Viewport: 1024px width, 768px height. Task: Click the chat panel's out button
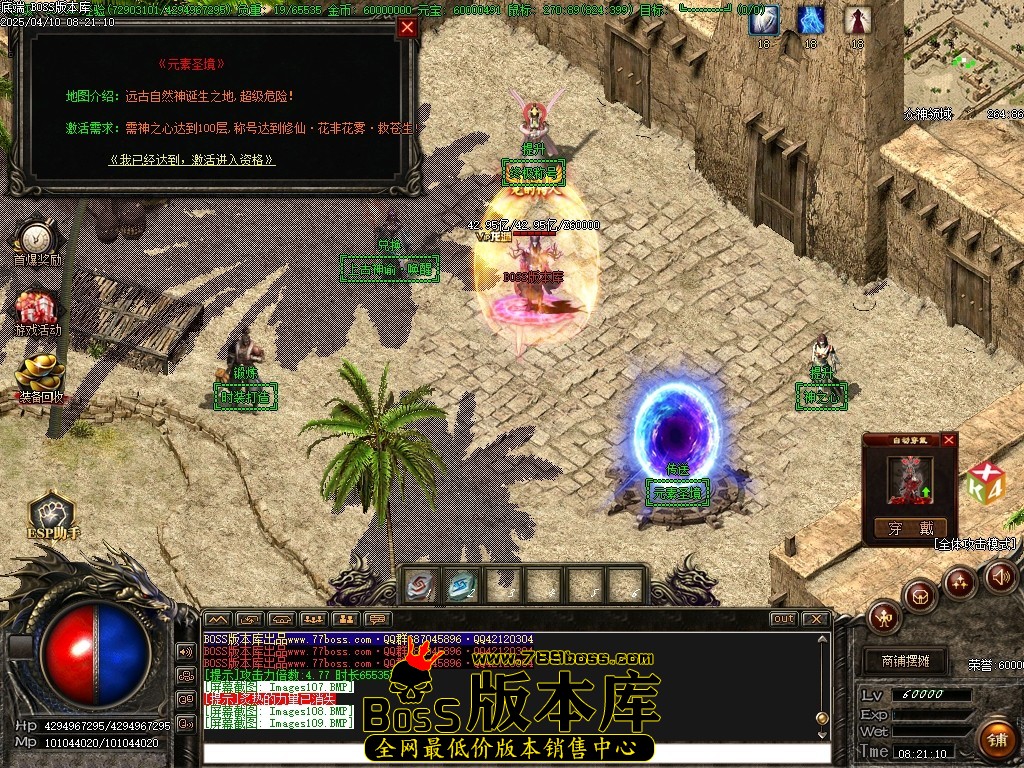(x=783, y=619)
